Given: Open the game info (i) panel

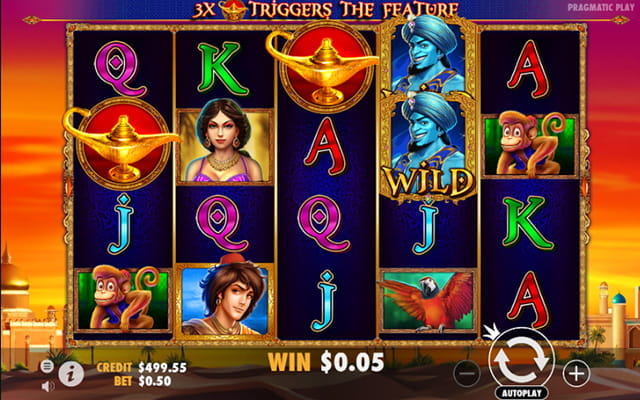Looking at the screenshot, I should (x=71, y=372).
